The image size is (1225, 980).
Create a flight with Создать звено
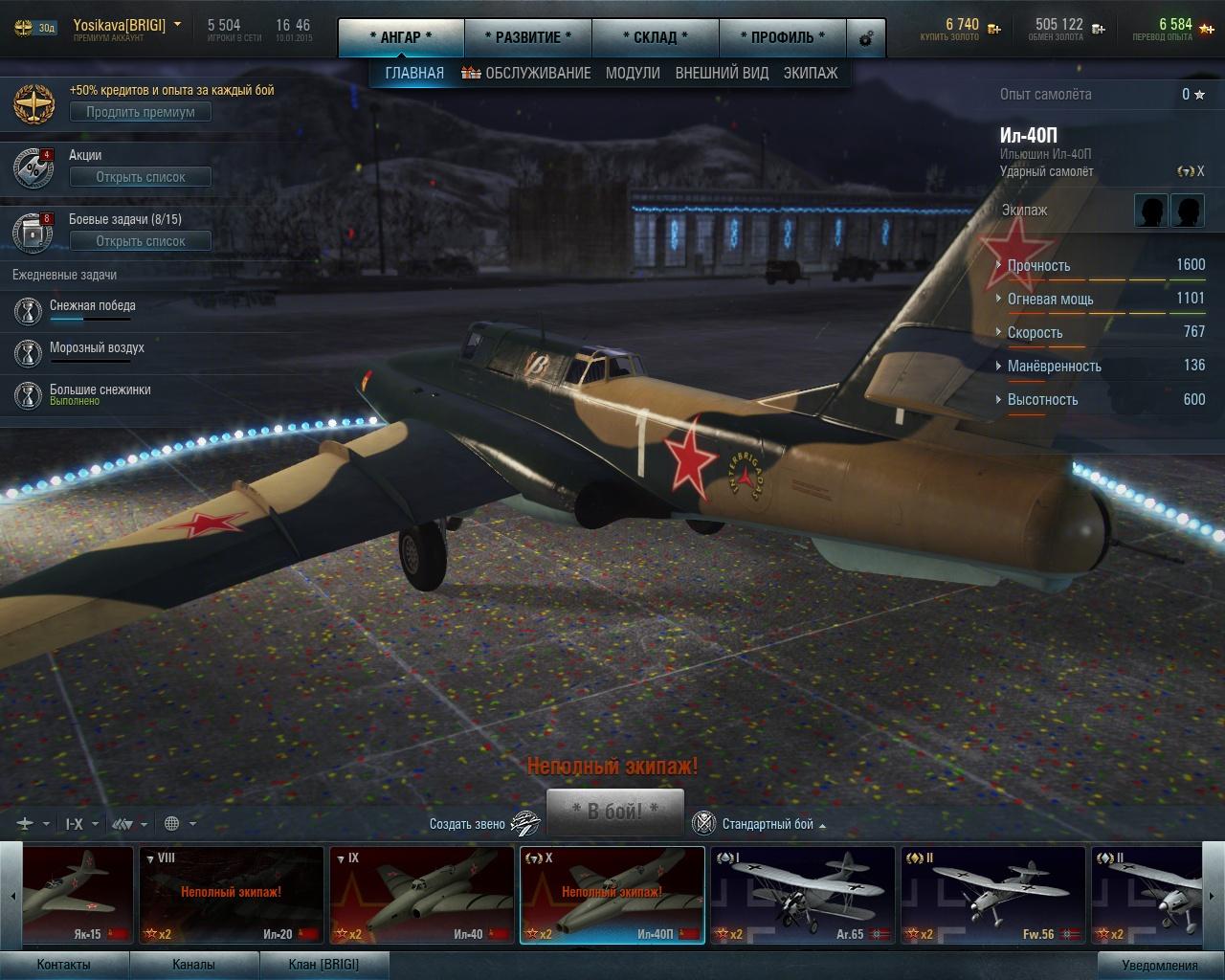tap(484, 823)
